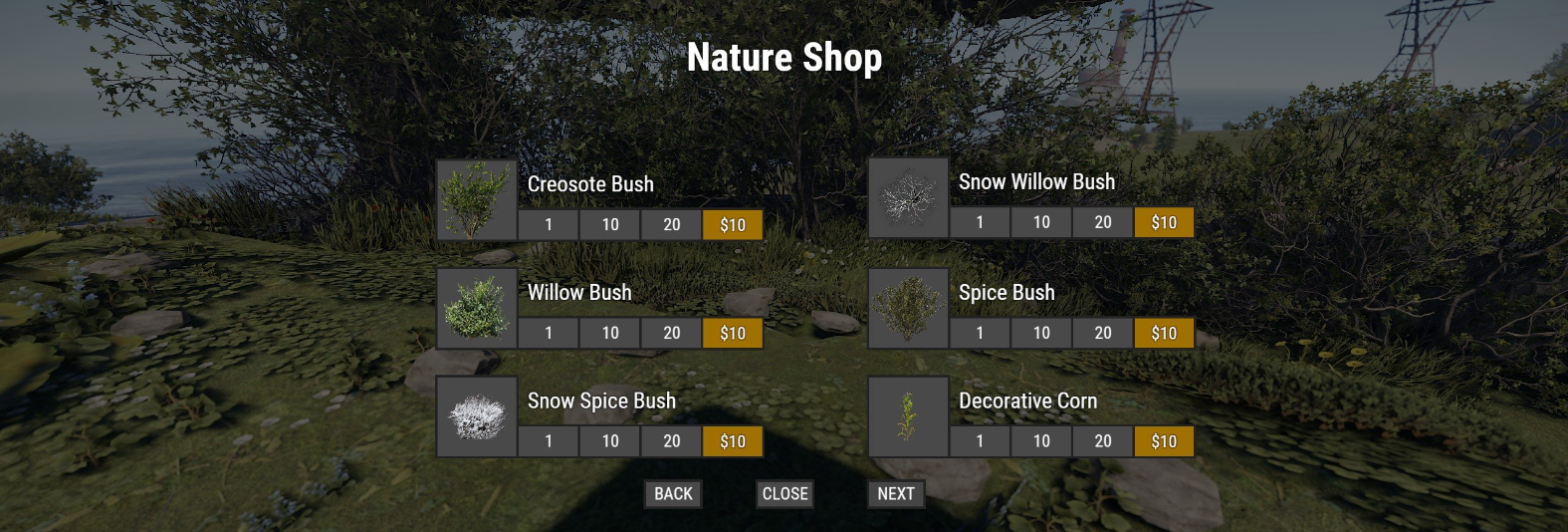Select the Spice Bush thumbnail

tap(908, 309)
